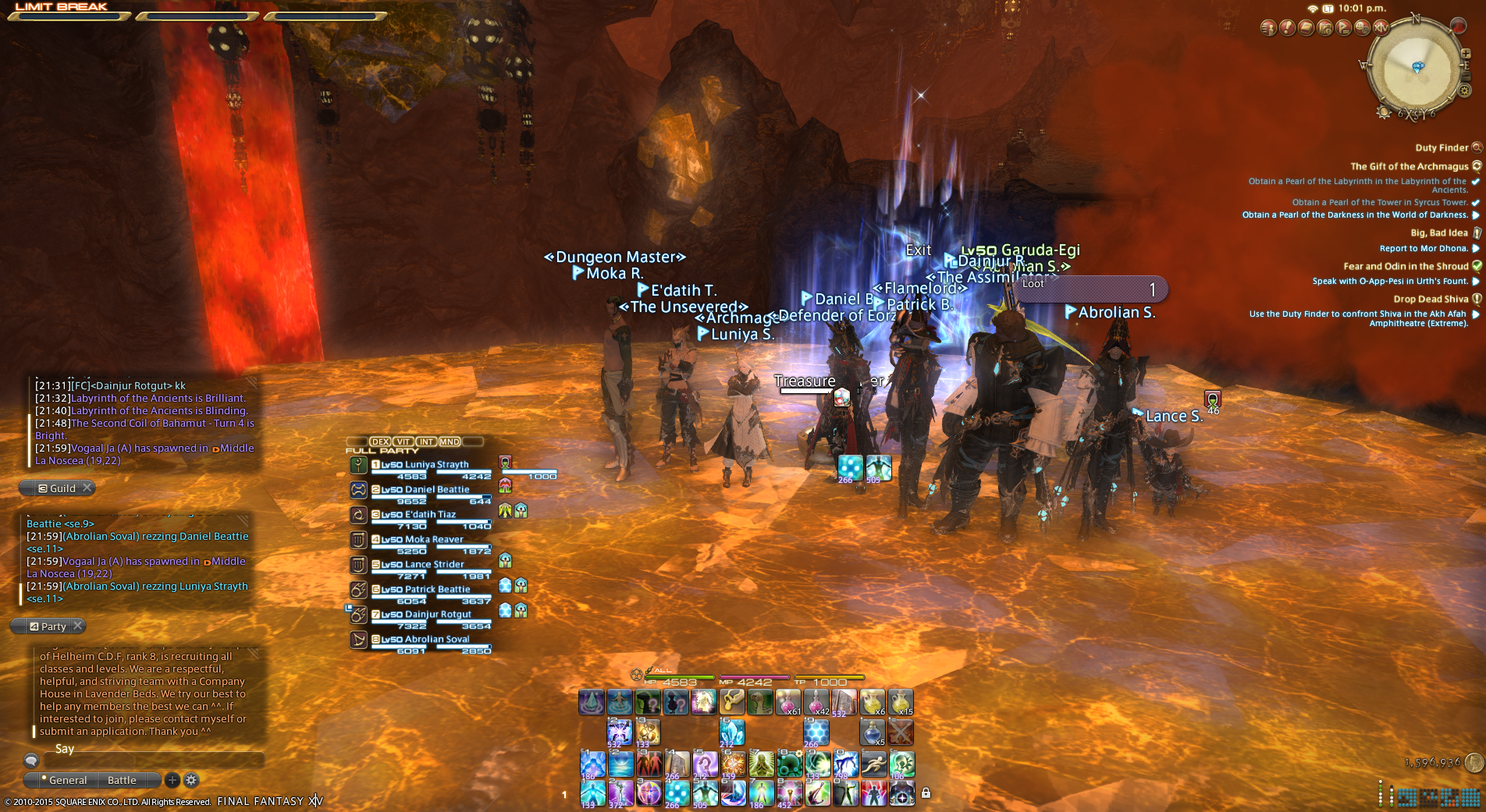Zoom in the minimap with the plus button
The image size is (1486, 812).
1466,54
